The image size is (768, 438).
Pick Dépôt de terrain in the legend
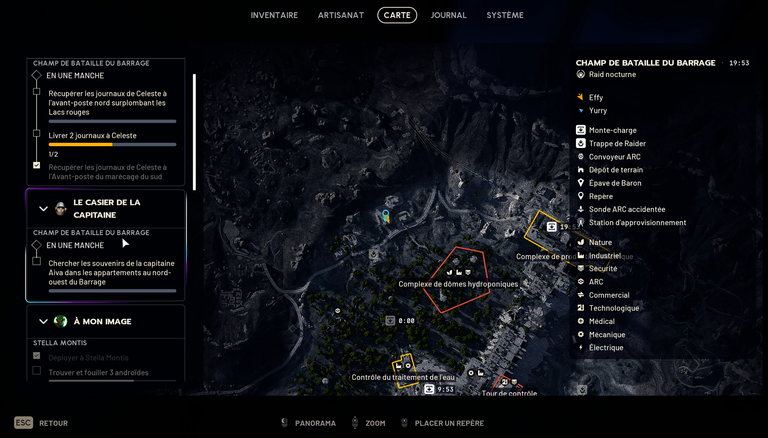pos(616,170)
